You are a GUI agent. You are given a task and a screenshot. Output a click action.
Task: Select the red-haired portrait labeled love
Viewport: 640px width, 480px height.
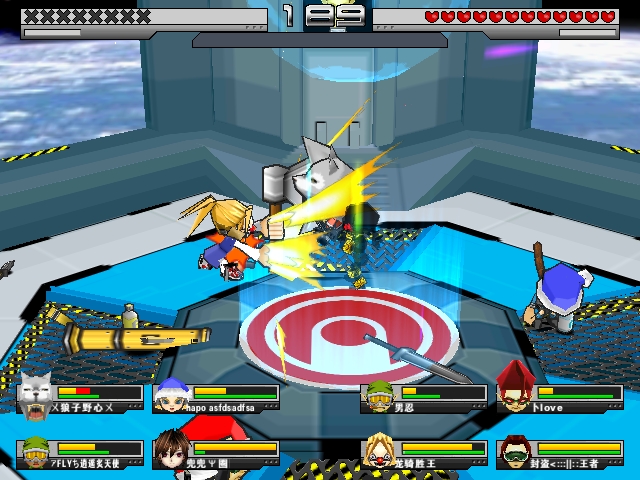point(514,390)
